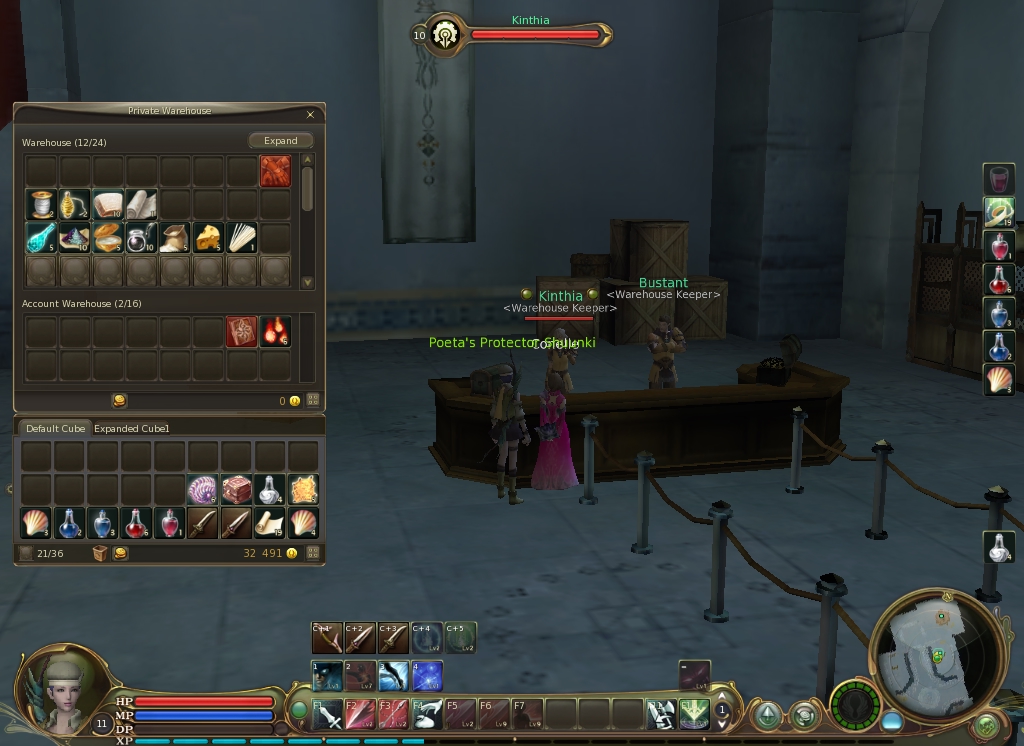Trigger the blue starburst skill in slot 4
The image size is (1024, 746).
pyautogui.click(x=428, y=676)
